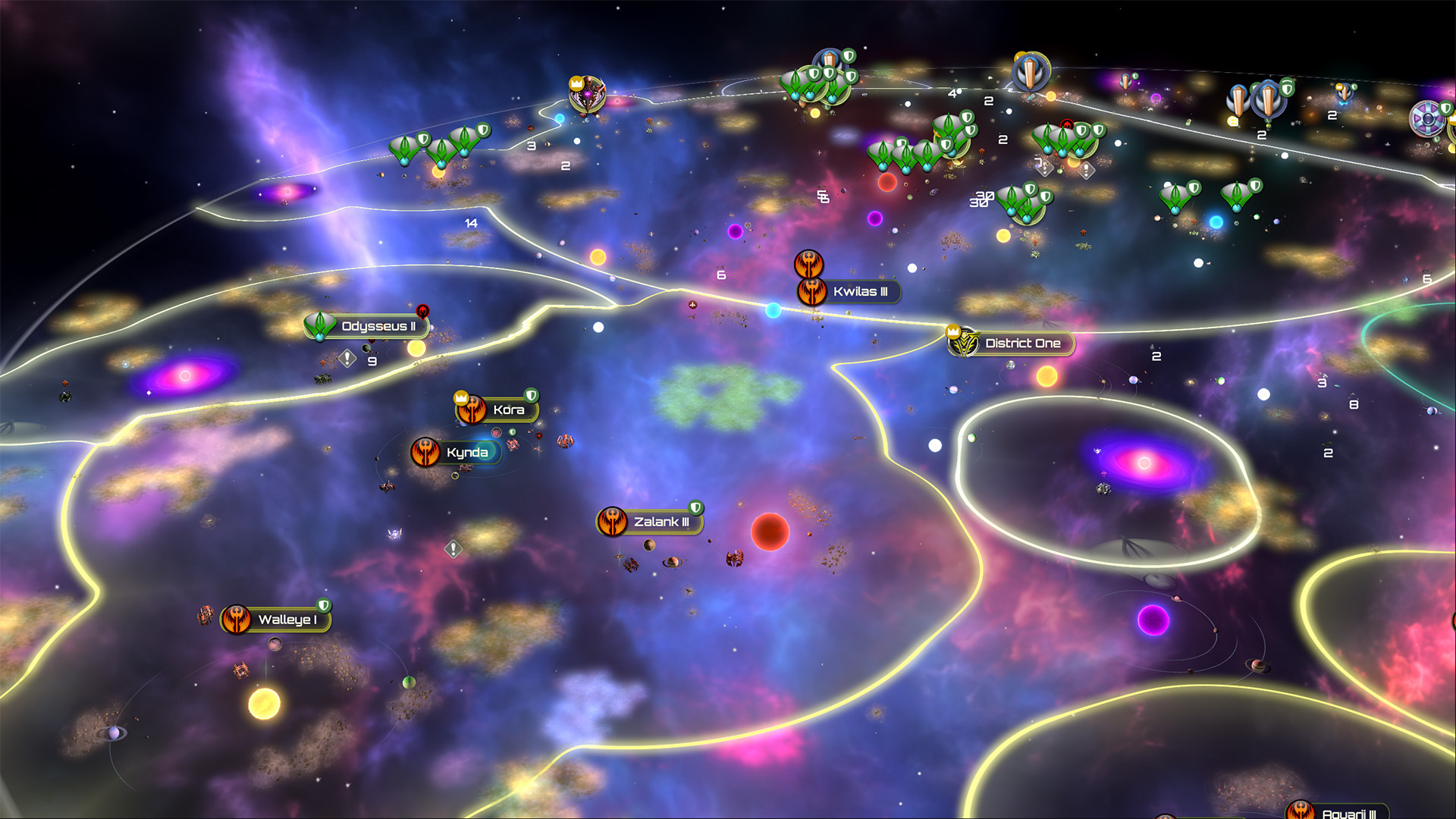This screenshot has height=819, width=1456.
Task: Click the Walleye I planet label
Action: click(286, 620)
